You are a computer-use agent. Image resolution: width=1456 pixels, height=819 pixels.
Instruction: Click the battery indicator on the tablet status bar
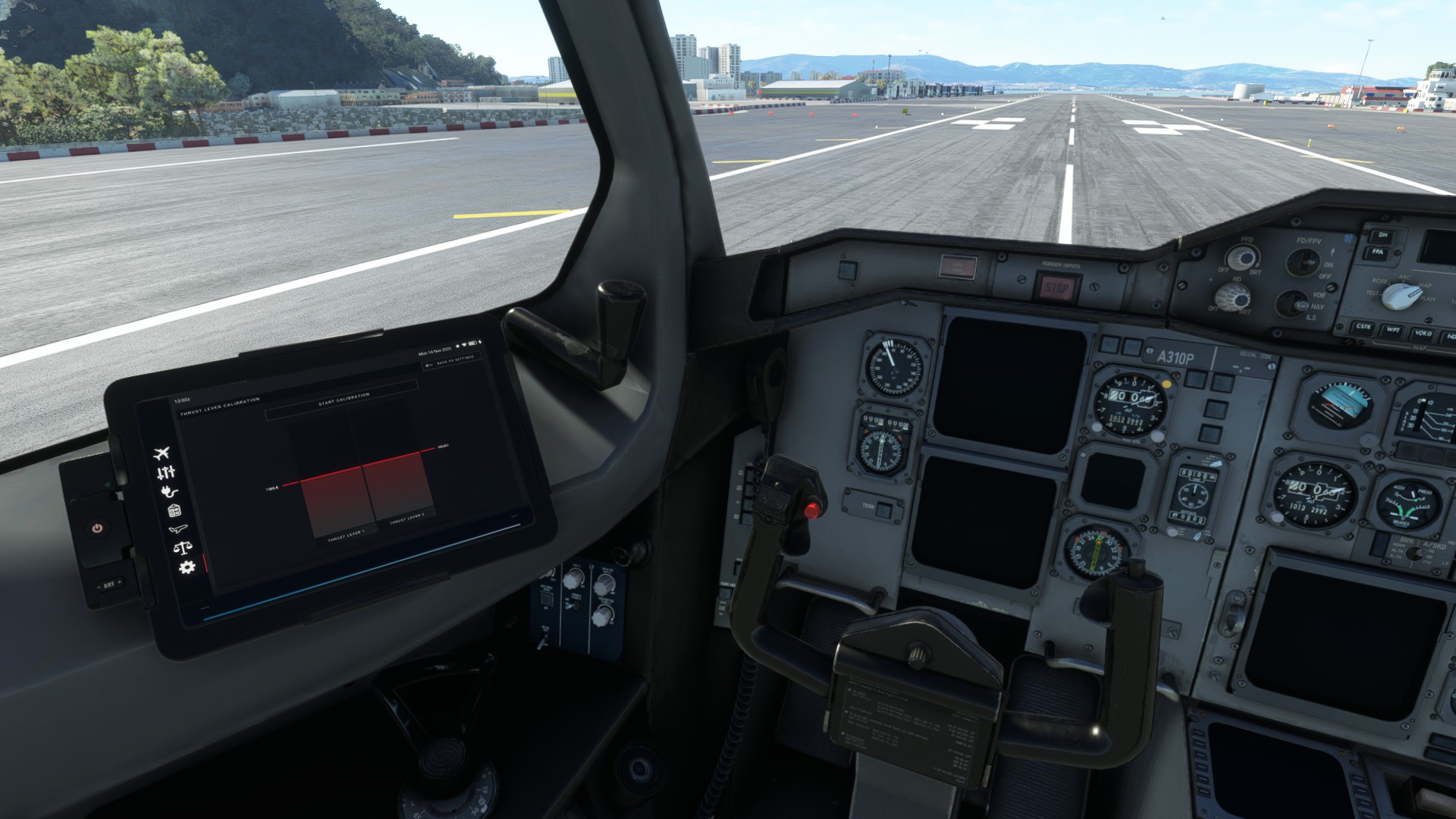click(x=472, y=343)
